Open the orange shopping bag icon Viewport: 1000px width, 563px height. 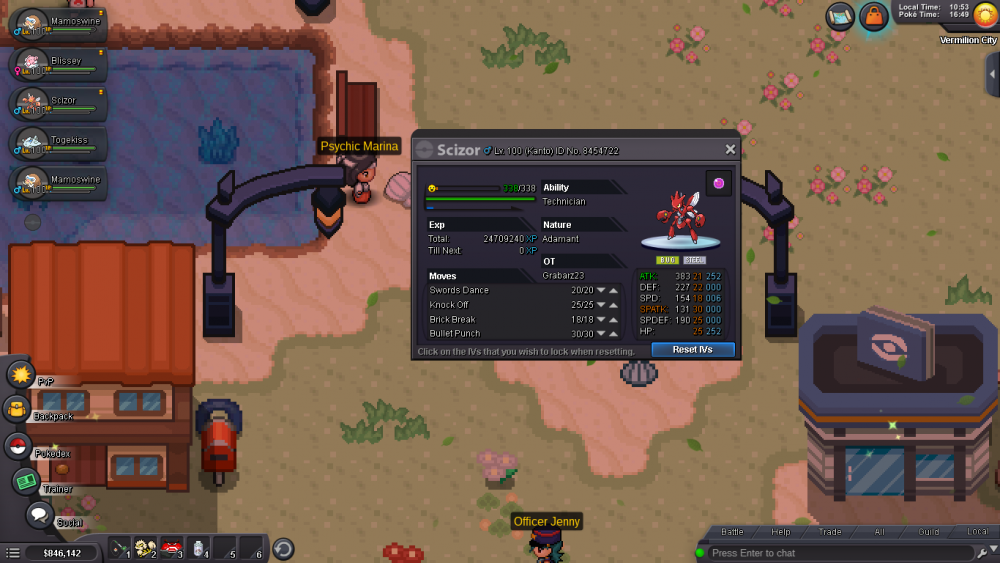[874, 17]
